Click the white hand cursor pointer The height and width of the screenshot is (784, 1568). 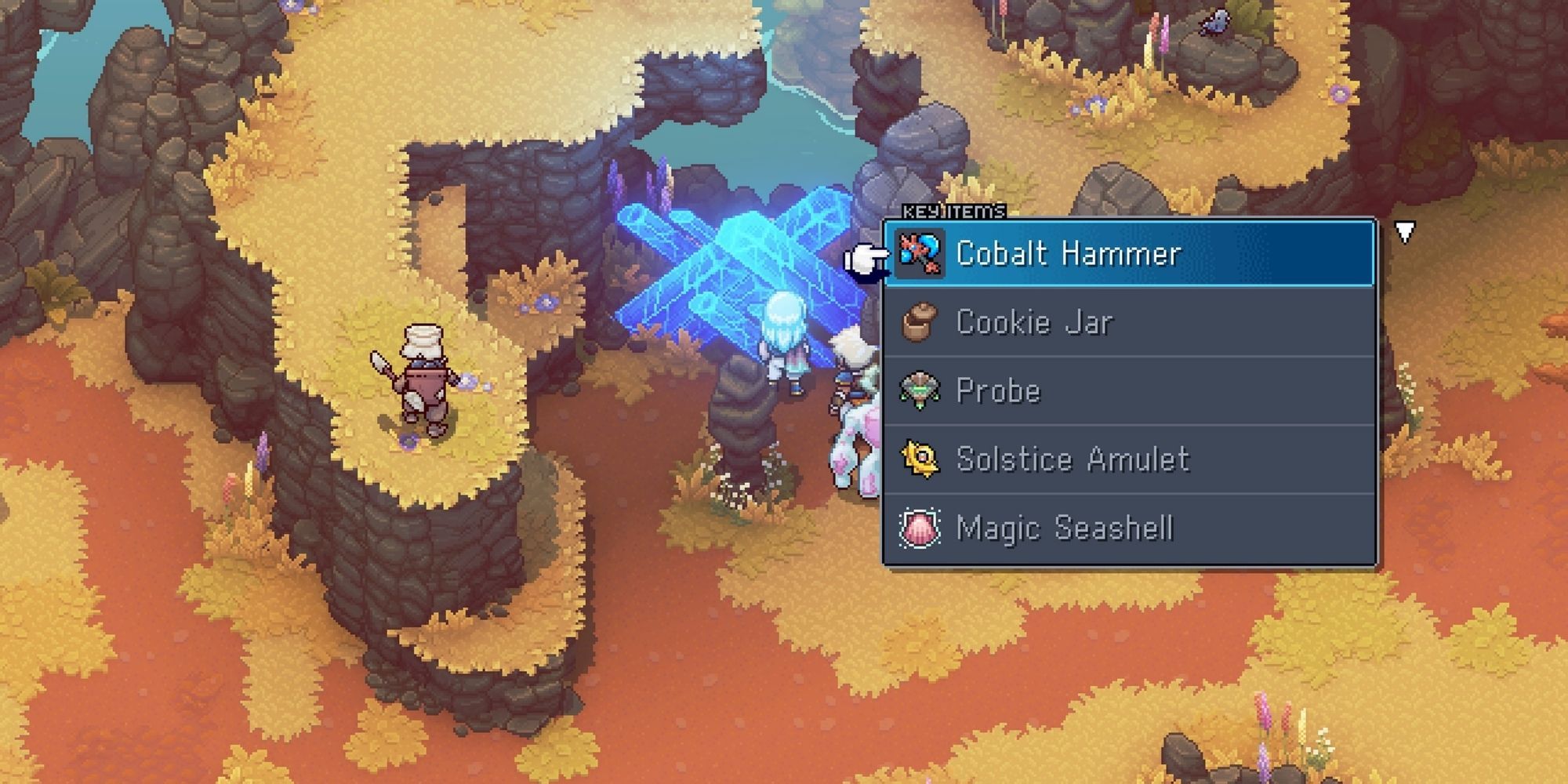coord(866,259)
